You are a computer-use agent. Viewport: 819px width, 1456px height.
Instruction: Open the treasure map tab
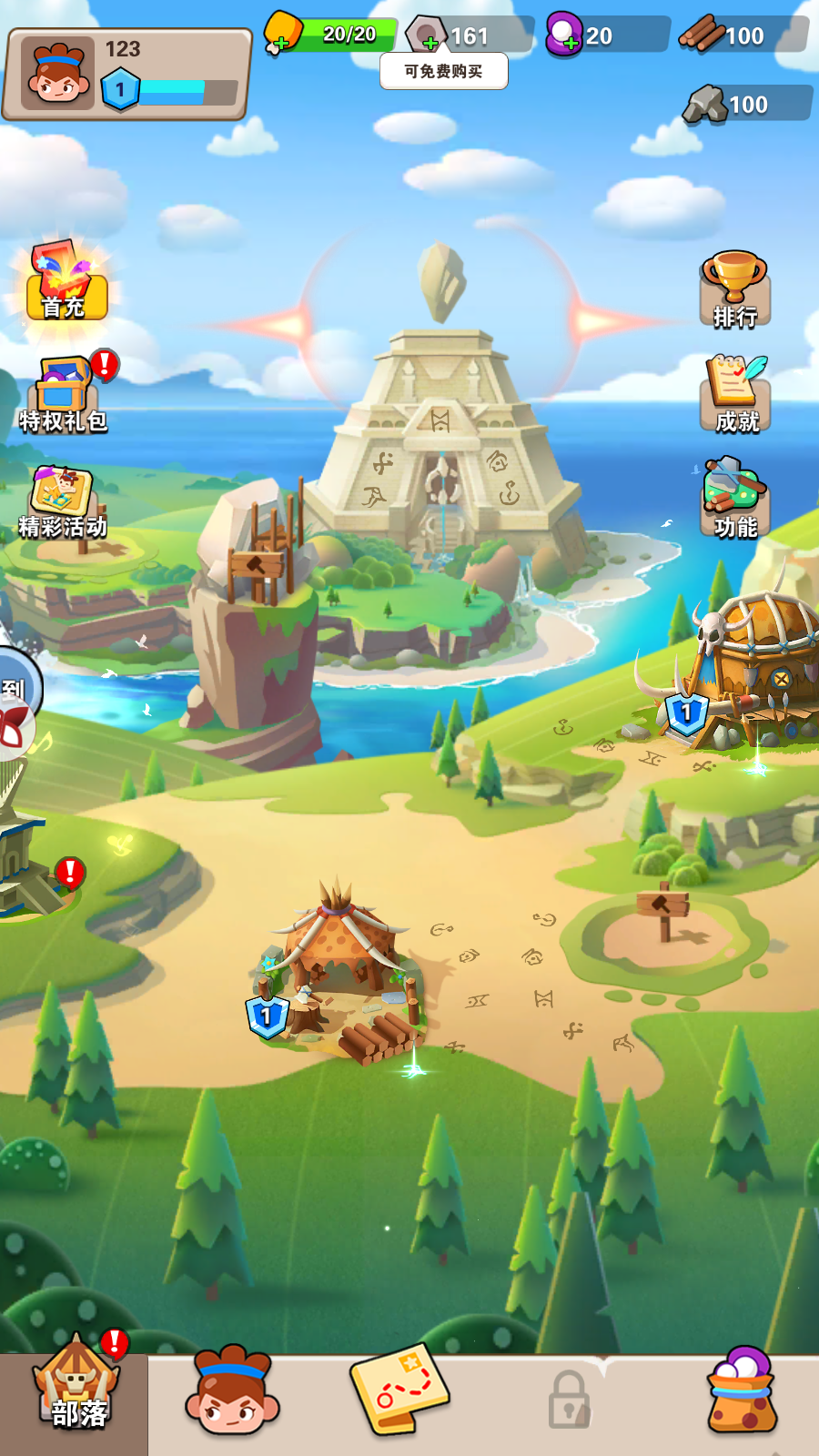399,1390
